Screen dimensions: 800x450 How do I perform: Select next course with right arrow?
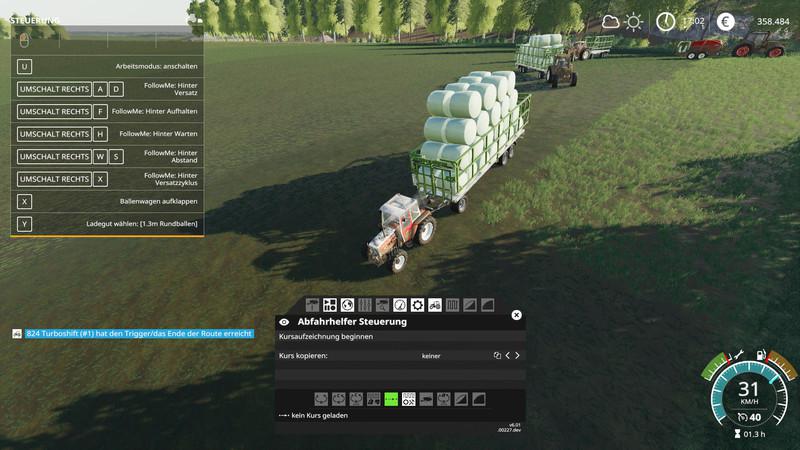517,355
